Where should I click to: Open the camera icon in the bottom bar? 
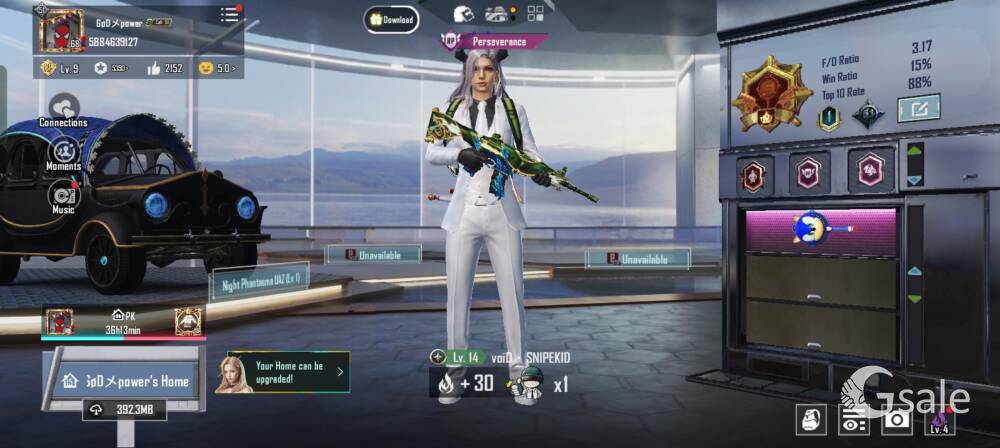(897, 421)
